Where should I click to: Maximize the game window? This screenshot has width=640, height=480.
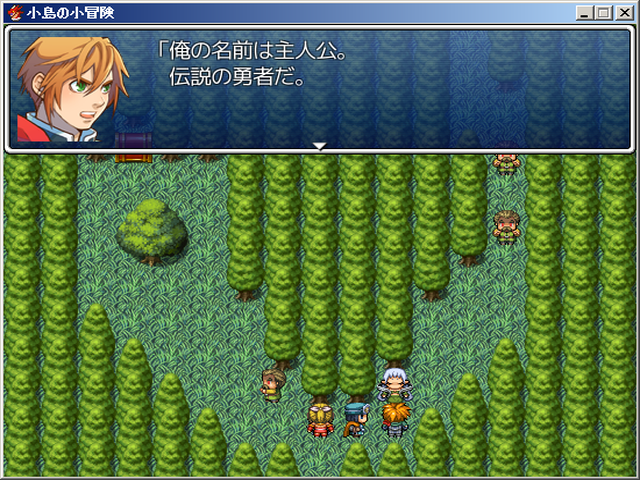point(604,12)
